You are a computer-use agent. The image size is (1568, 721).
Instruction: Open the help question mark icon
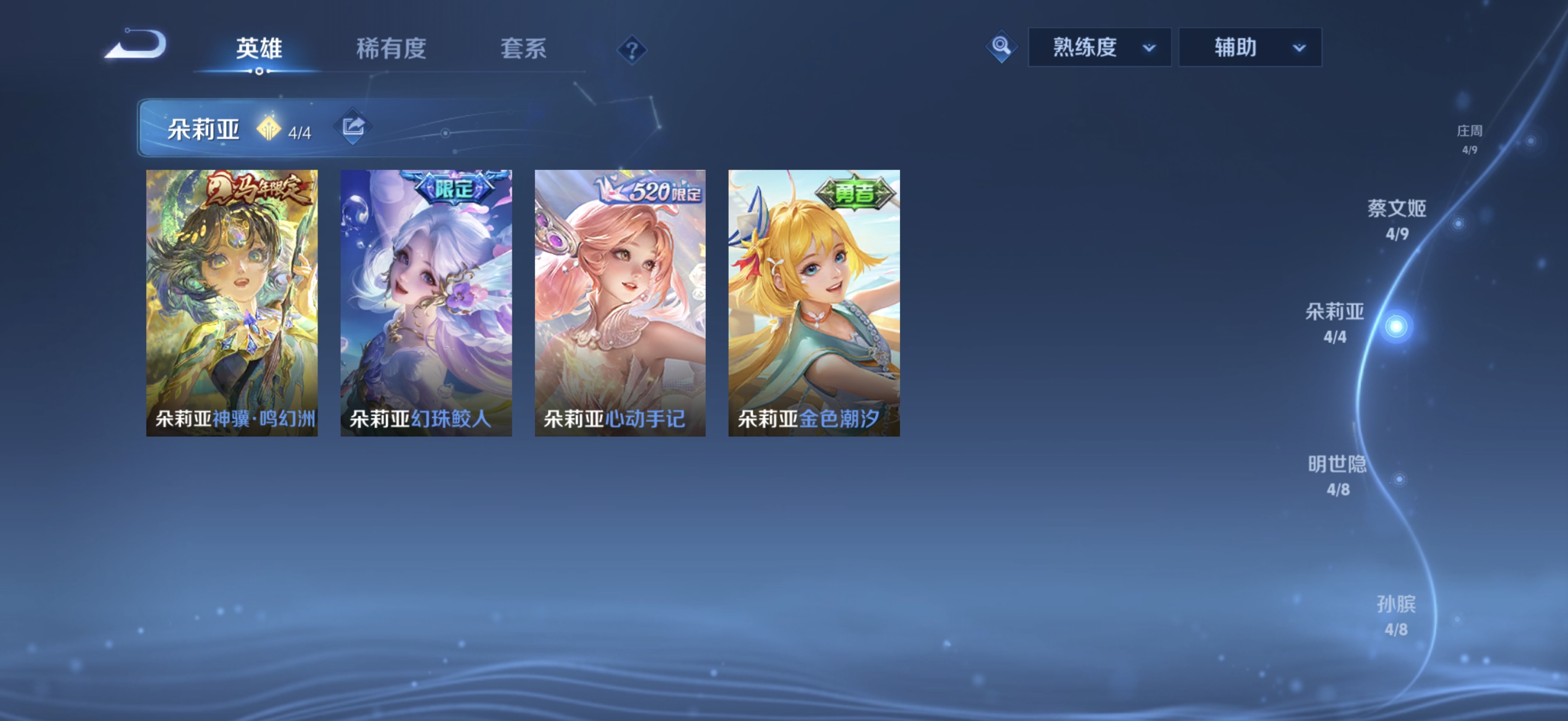(x=633, y=50)
